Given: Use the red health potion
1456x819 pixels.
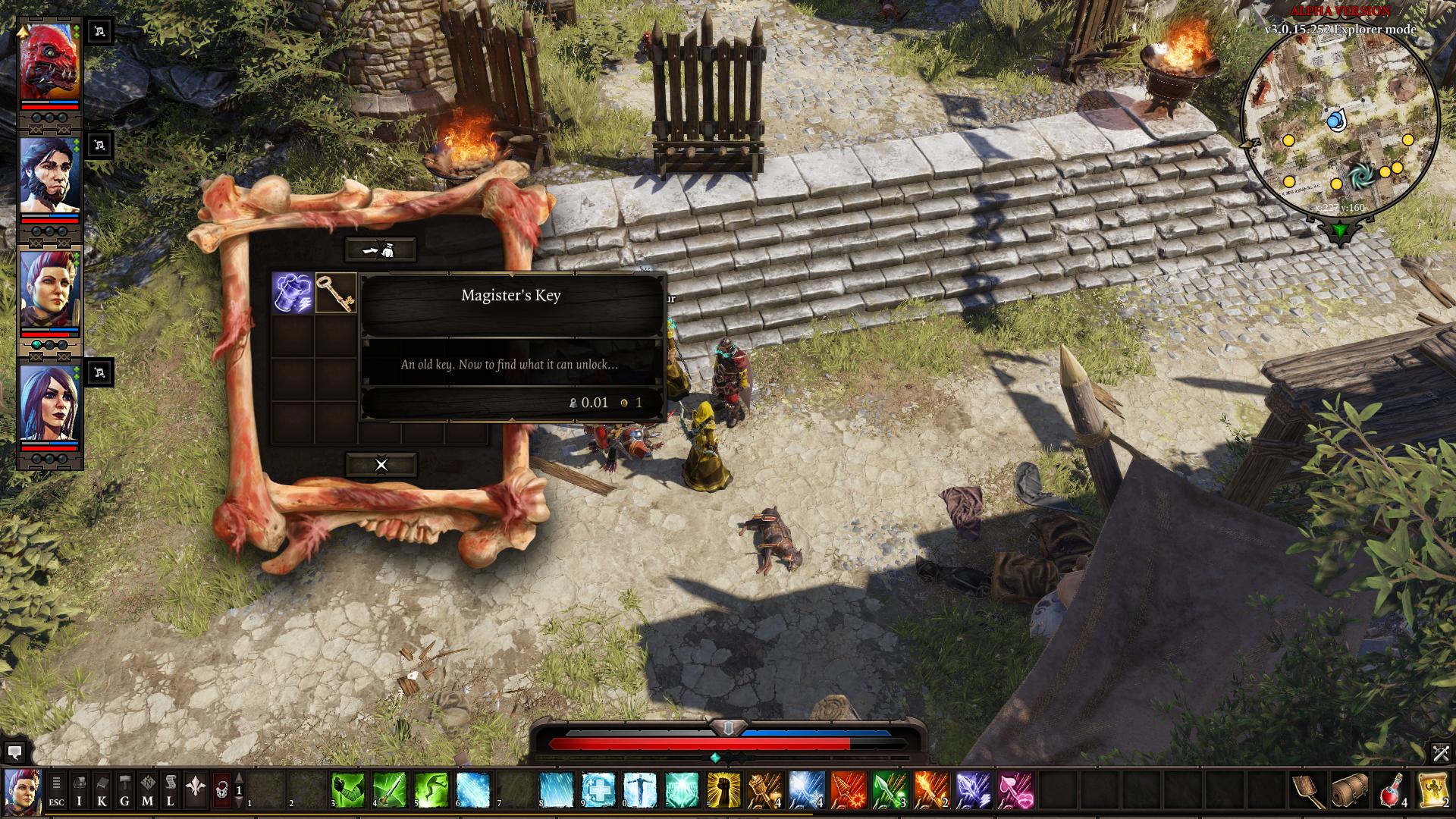Looking at the screenshot, I should [1392, 791].
